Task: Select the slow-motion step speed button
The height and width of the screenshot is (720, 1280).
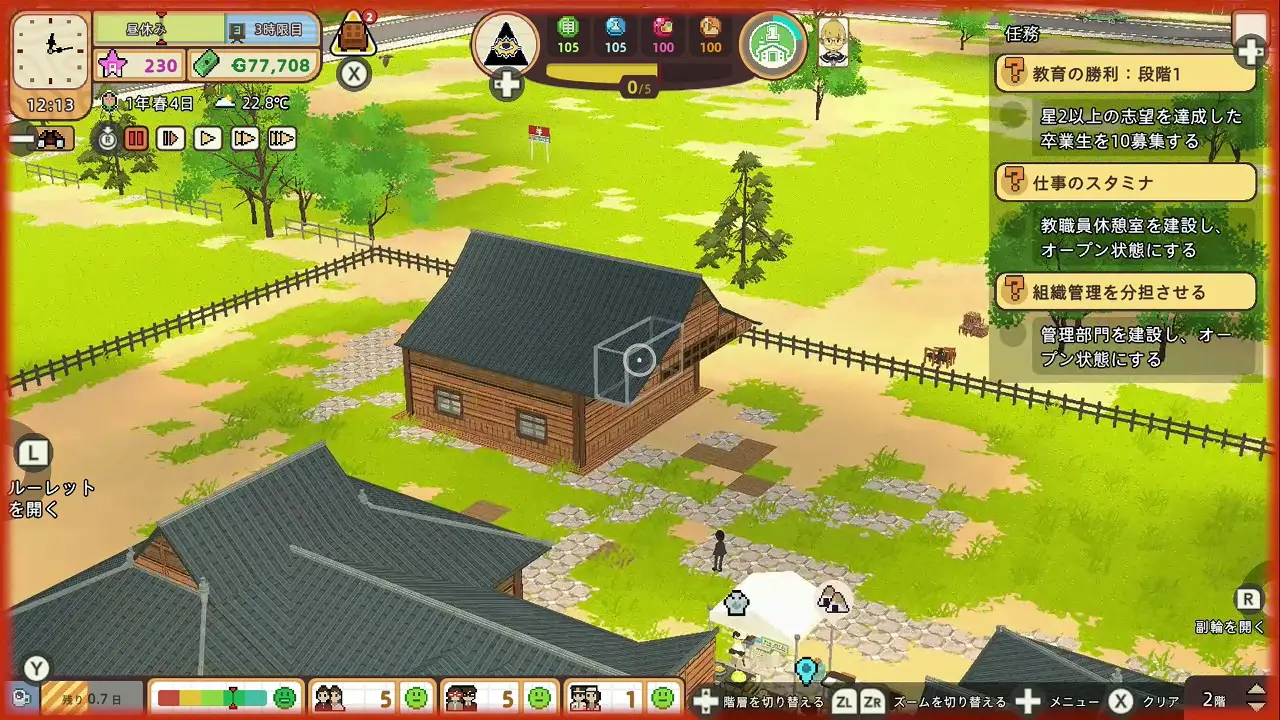Action: point(171,139)
